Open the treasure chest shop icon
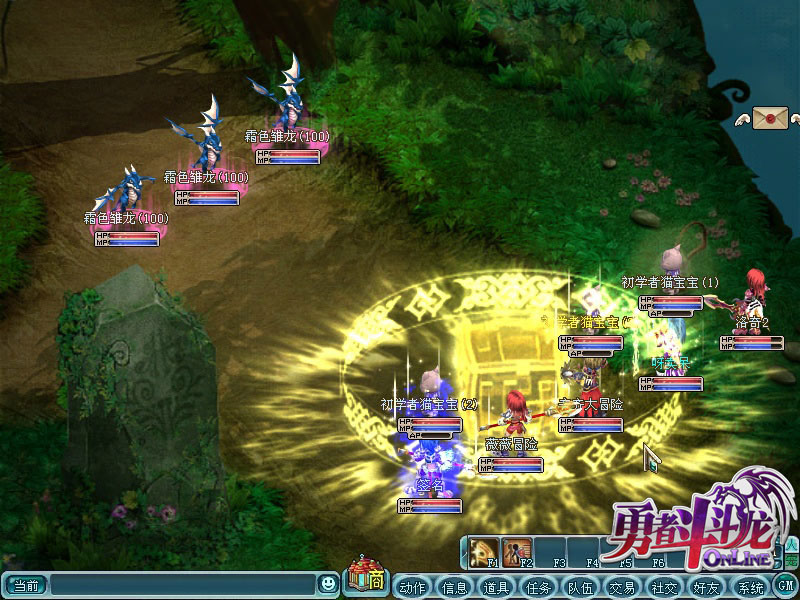The image size is (800, 600). pos(366,578)
